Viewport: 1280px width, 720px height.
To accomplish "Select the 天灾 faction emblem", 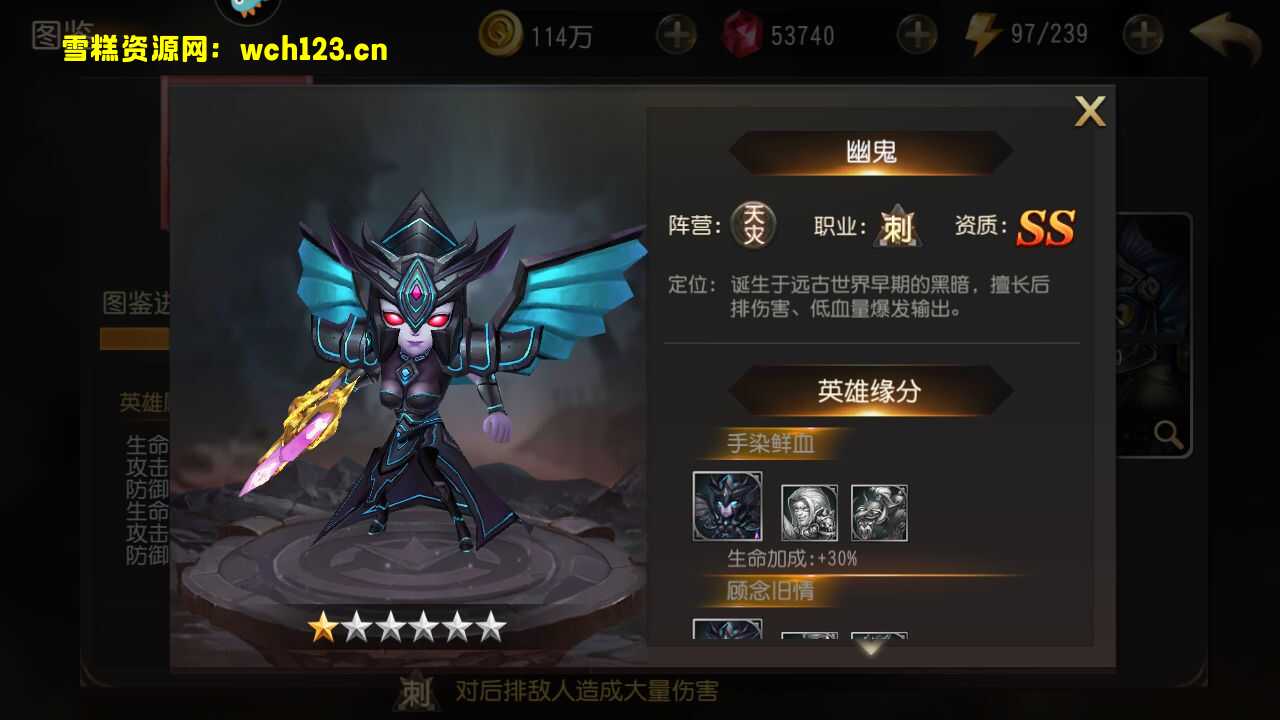I will 753,226.
